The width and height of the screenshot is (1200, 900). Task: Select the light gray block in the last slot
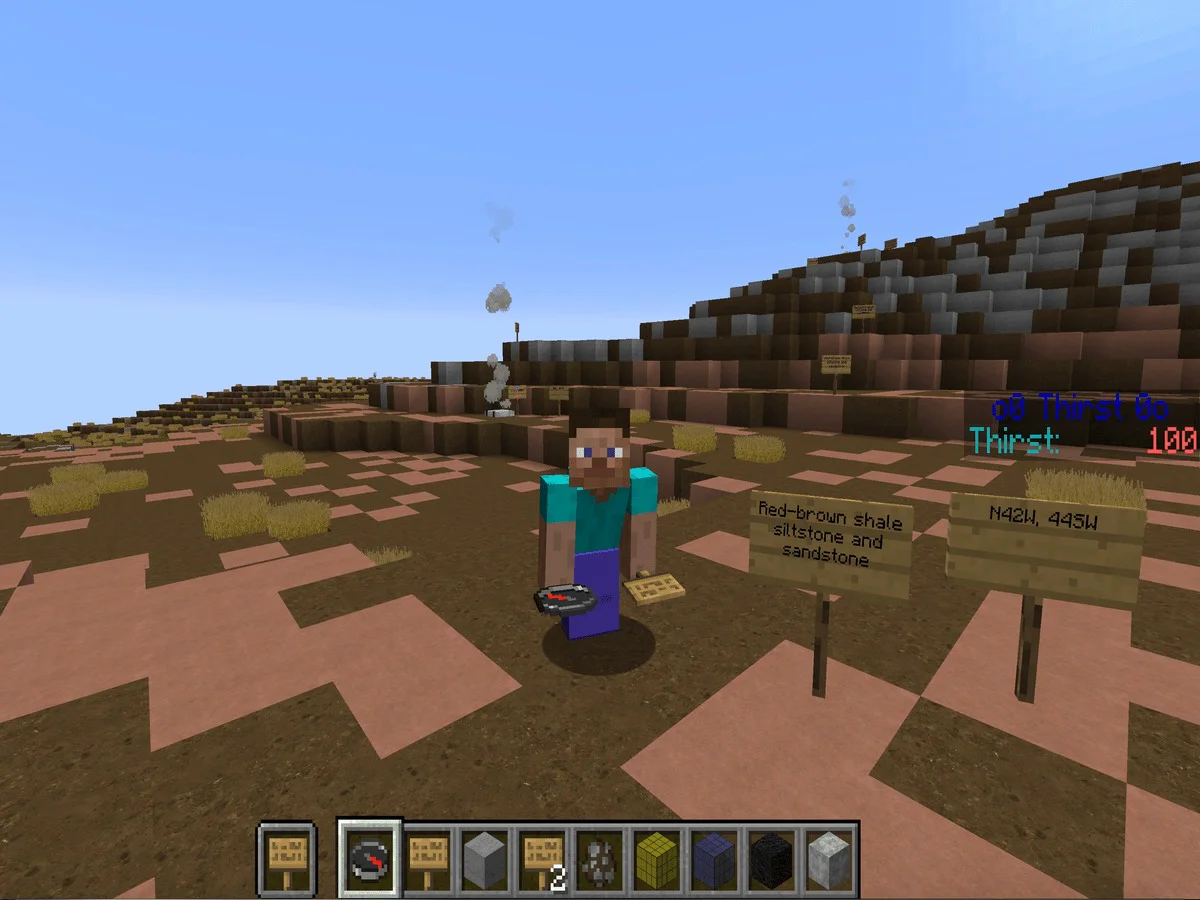[x=828, y=859]
